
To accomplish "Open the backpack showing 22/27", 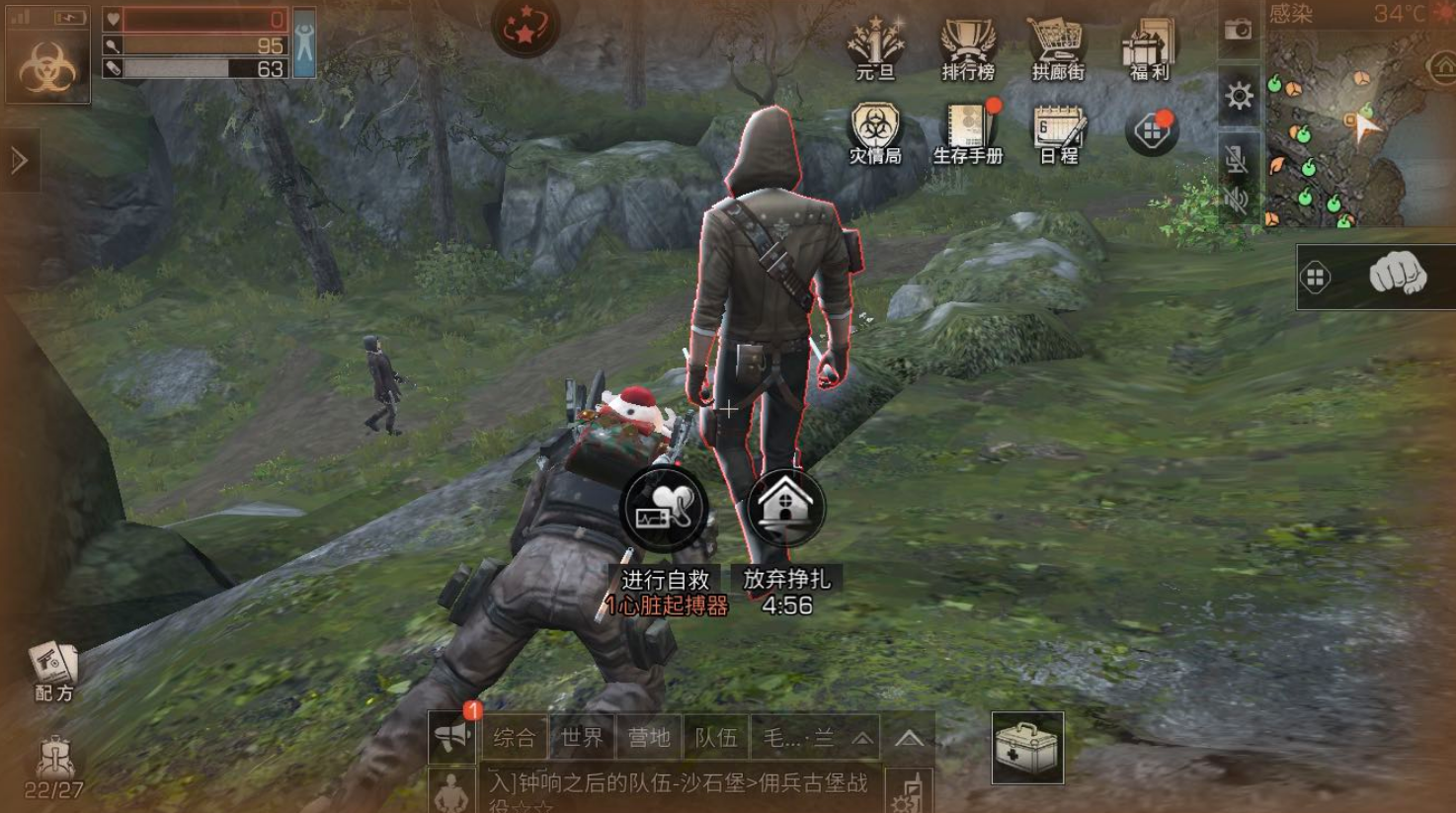I will click(53, 768).
